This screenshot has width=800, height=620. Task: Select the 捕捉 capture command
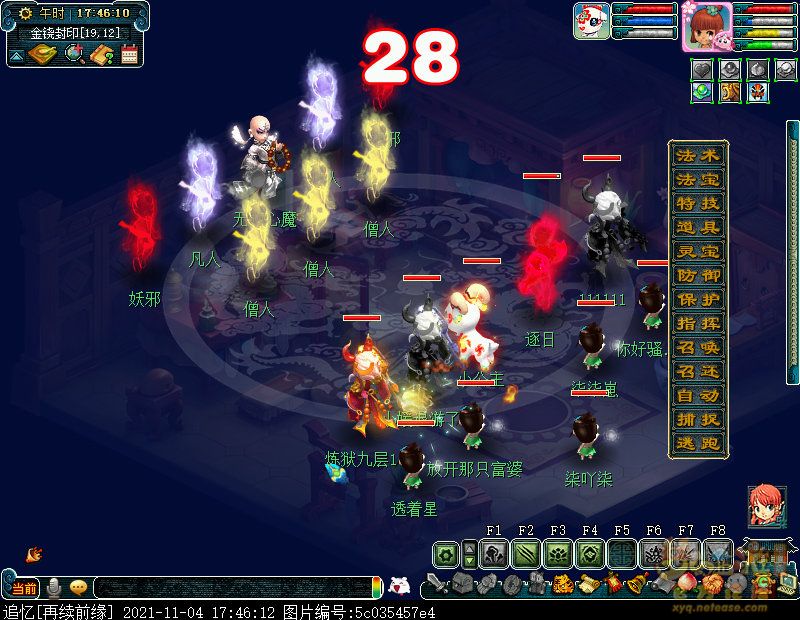[697, 419]
